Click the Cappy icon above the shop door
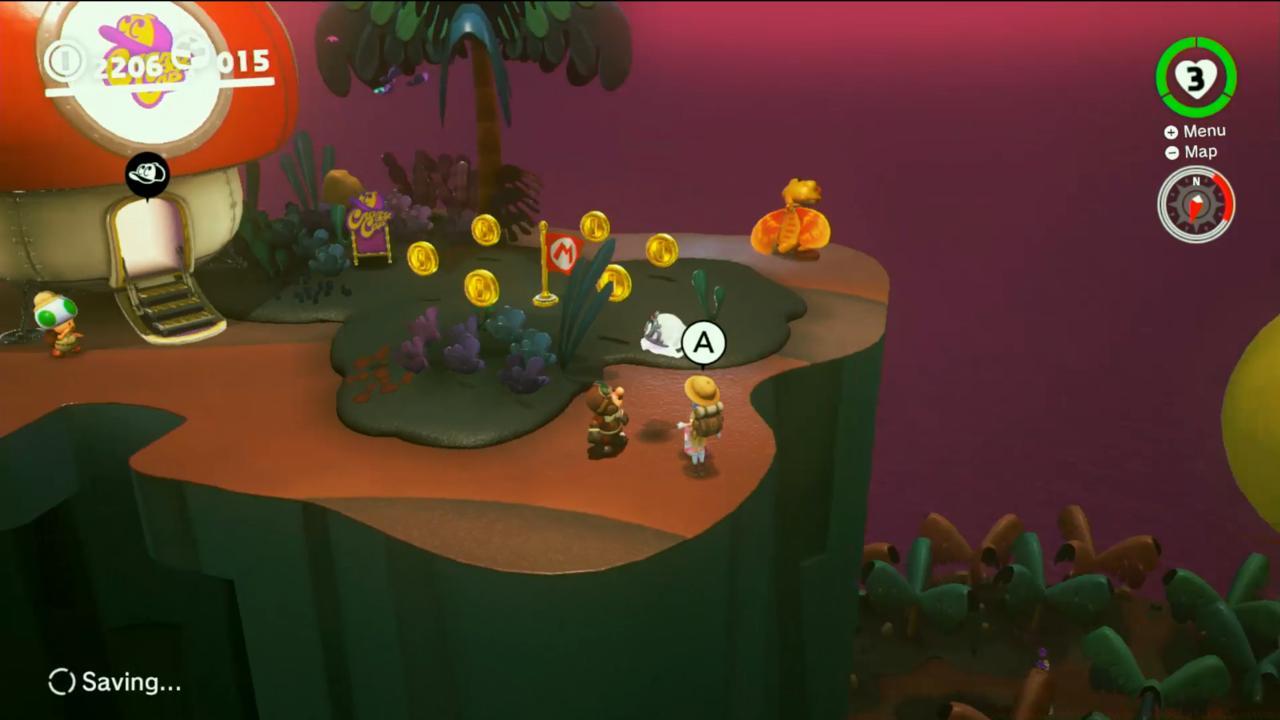The width and height of the screenshot is (1280, 720). (146, 173)
